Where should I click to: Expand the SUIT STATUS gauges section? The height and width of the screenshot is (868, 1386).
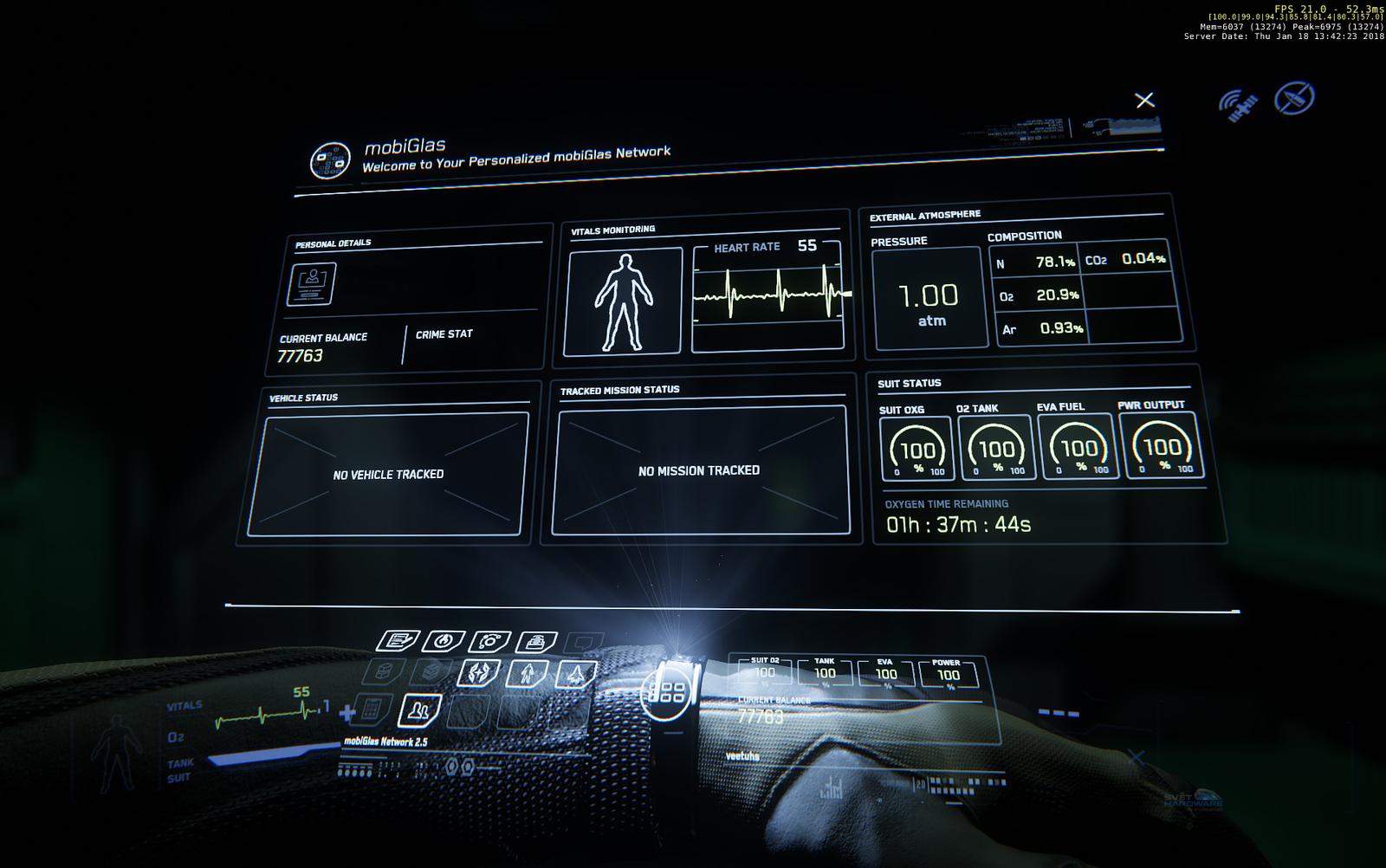click(x=908, y=382)
